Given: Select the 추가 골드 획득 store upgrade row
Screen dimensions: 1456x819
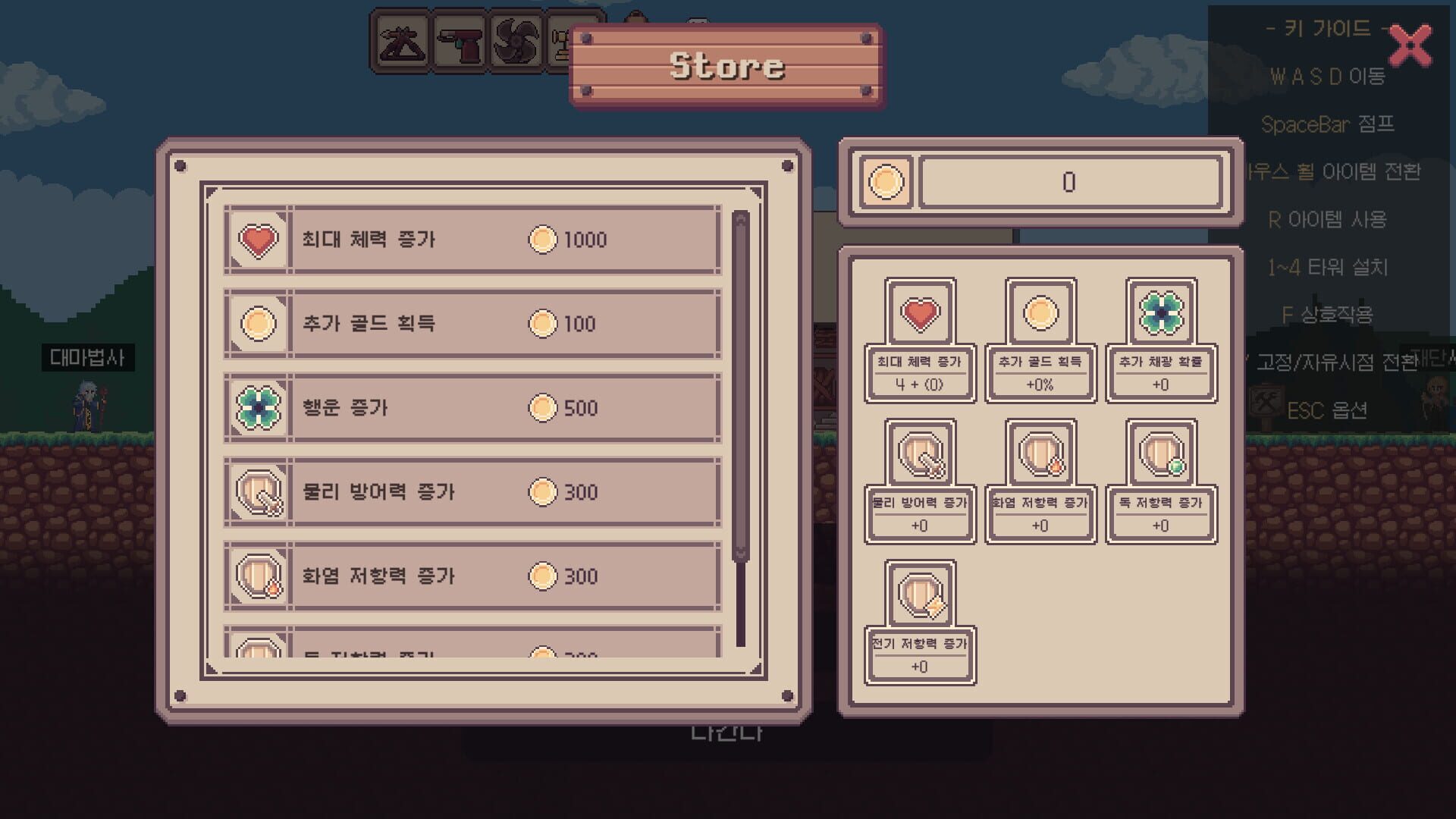Looking at the screenshot, I should pos(469,324).
